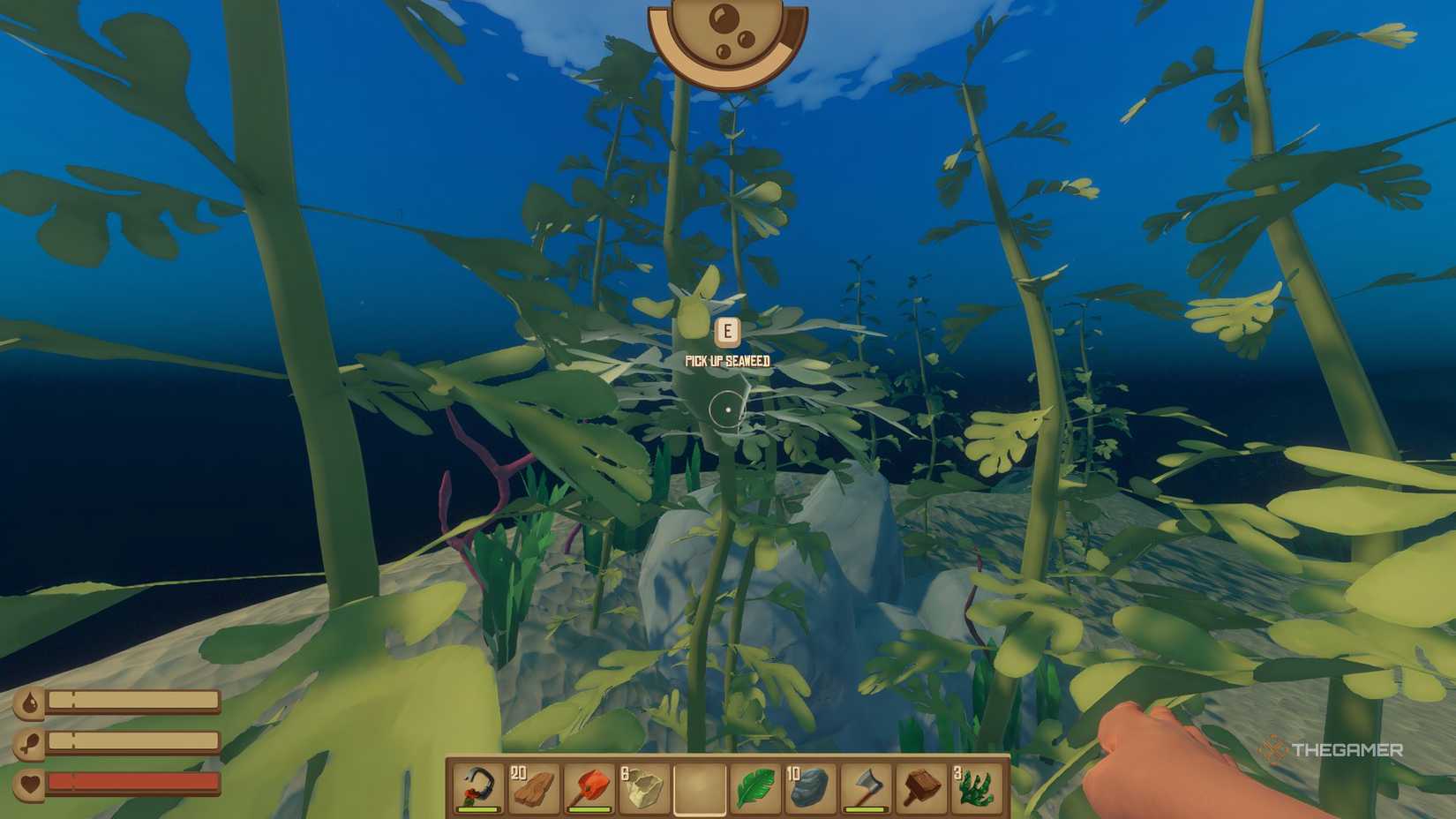Select the building hammer slot

click(x=920, y=785)
